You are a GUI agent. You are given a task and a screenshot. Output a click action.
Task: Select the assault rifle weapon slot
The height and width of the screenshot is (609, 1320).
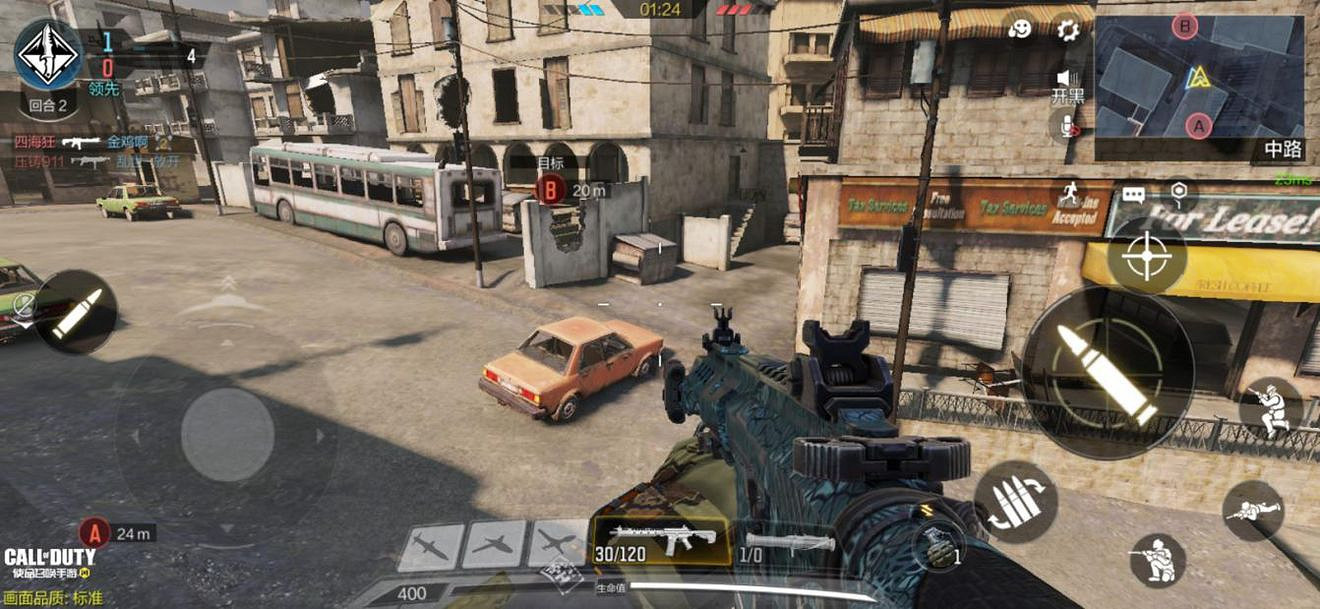(660, 541)
